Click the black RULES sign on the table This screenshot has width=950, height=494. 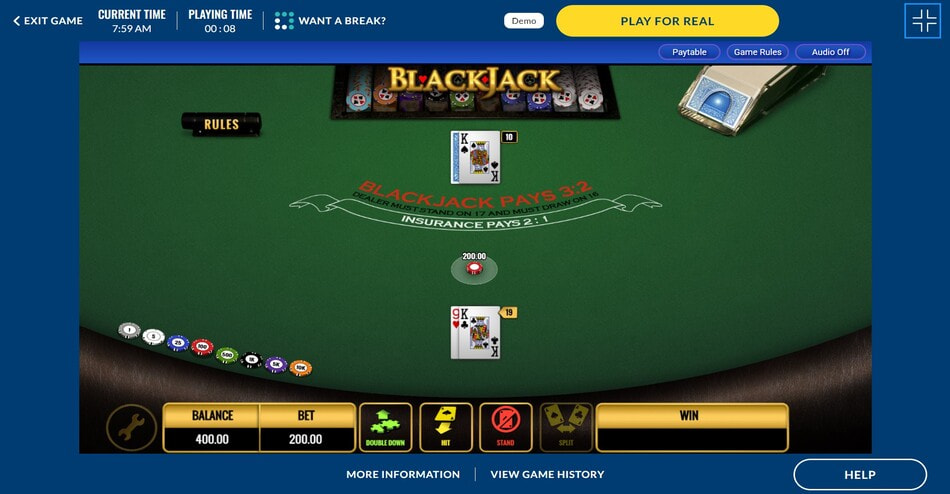pos(221,124)
